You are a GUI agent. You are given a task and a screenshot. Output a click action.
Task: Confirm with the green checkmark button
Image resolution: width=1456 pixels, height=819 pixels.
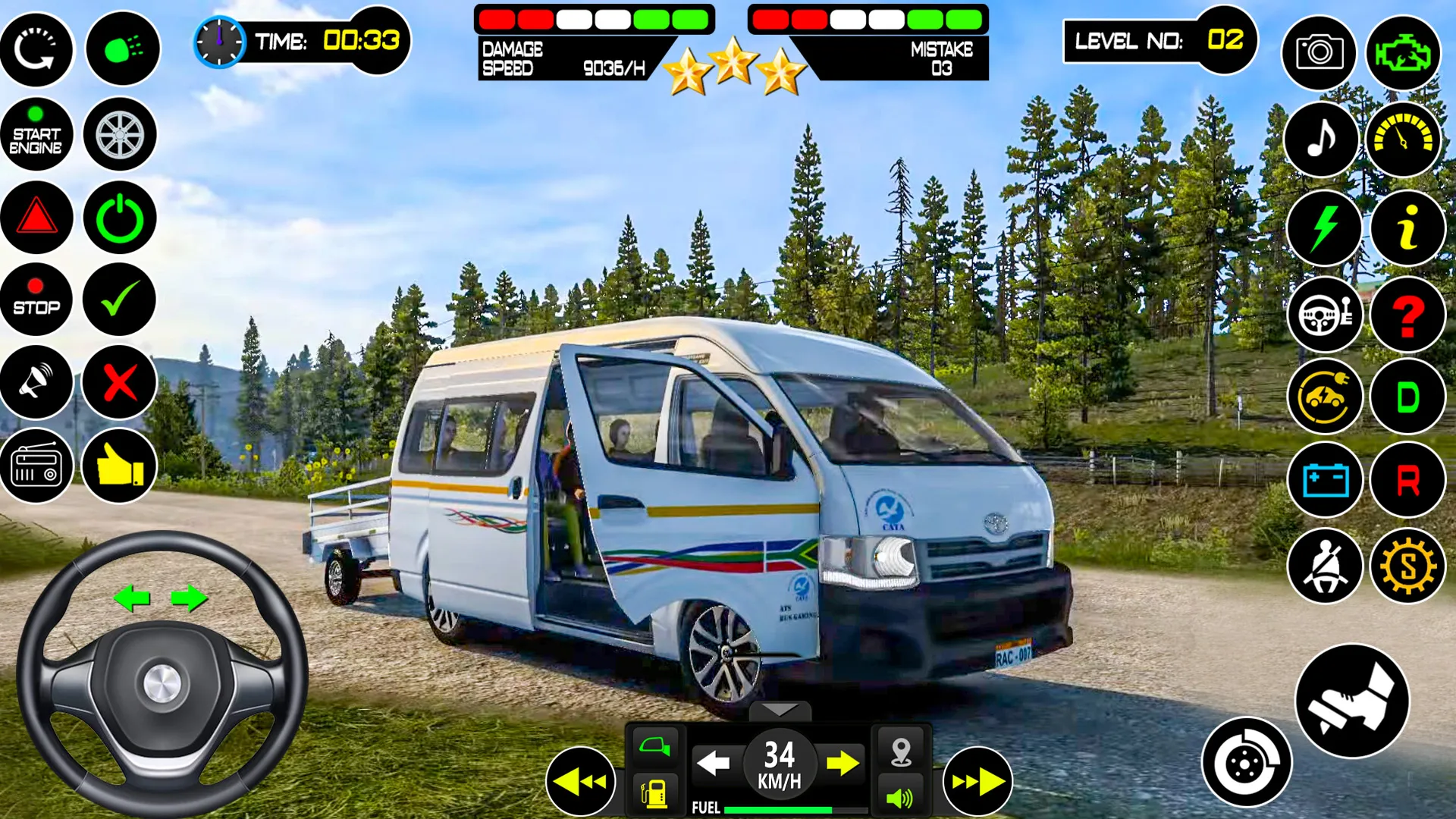pos(120,300)
